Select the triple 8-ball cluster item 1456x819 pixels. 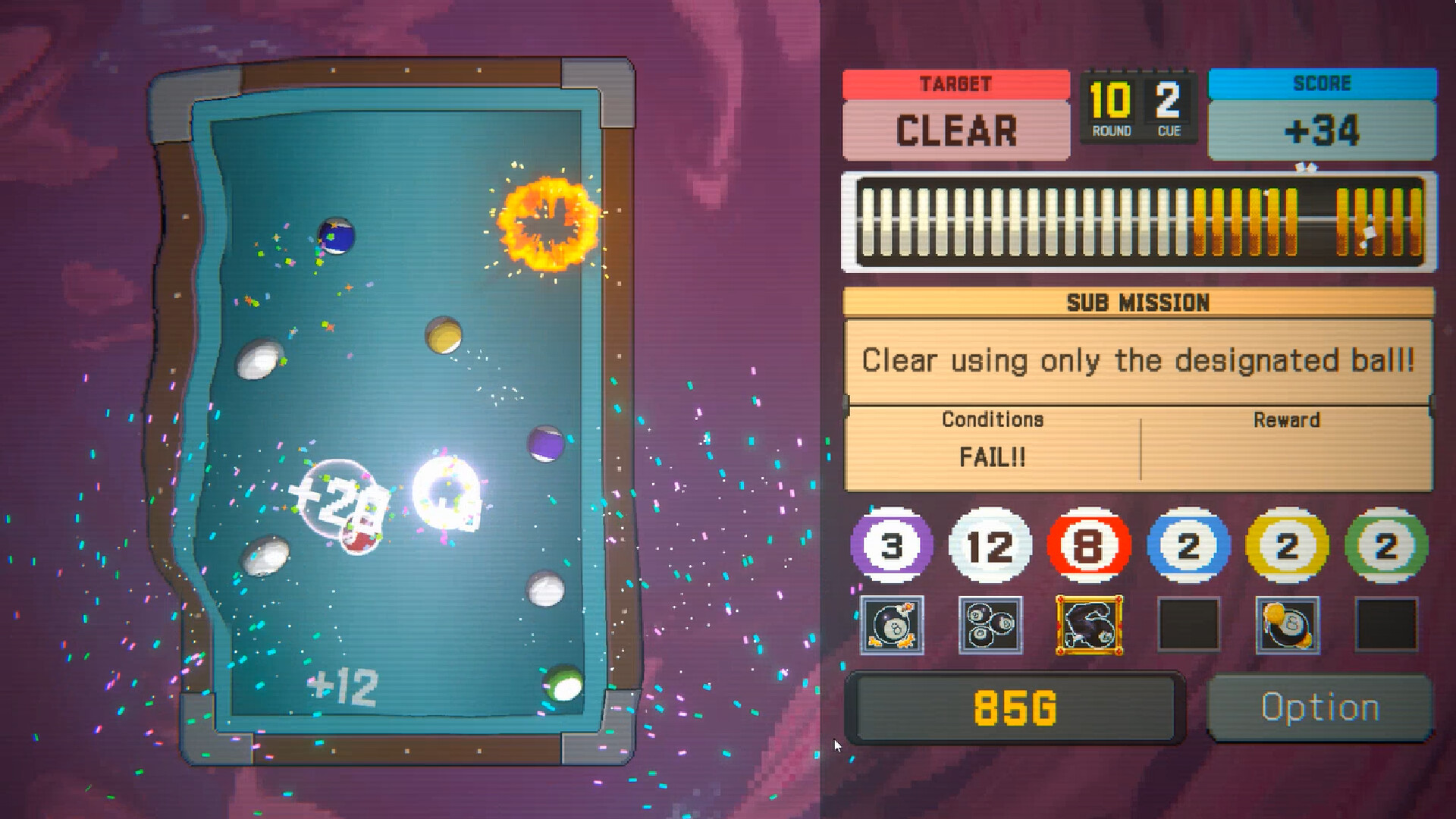tap(992, 626)
